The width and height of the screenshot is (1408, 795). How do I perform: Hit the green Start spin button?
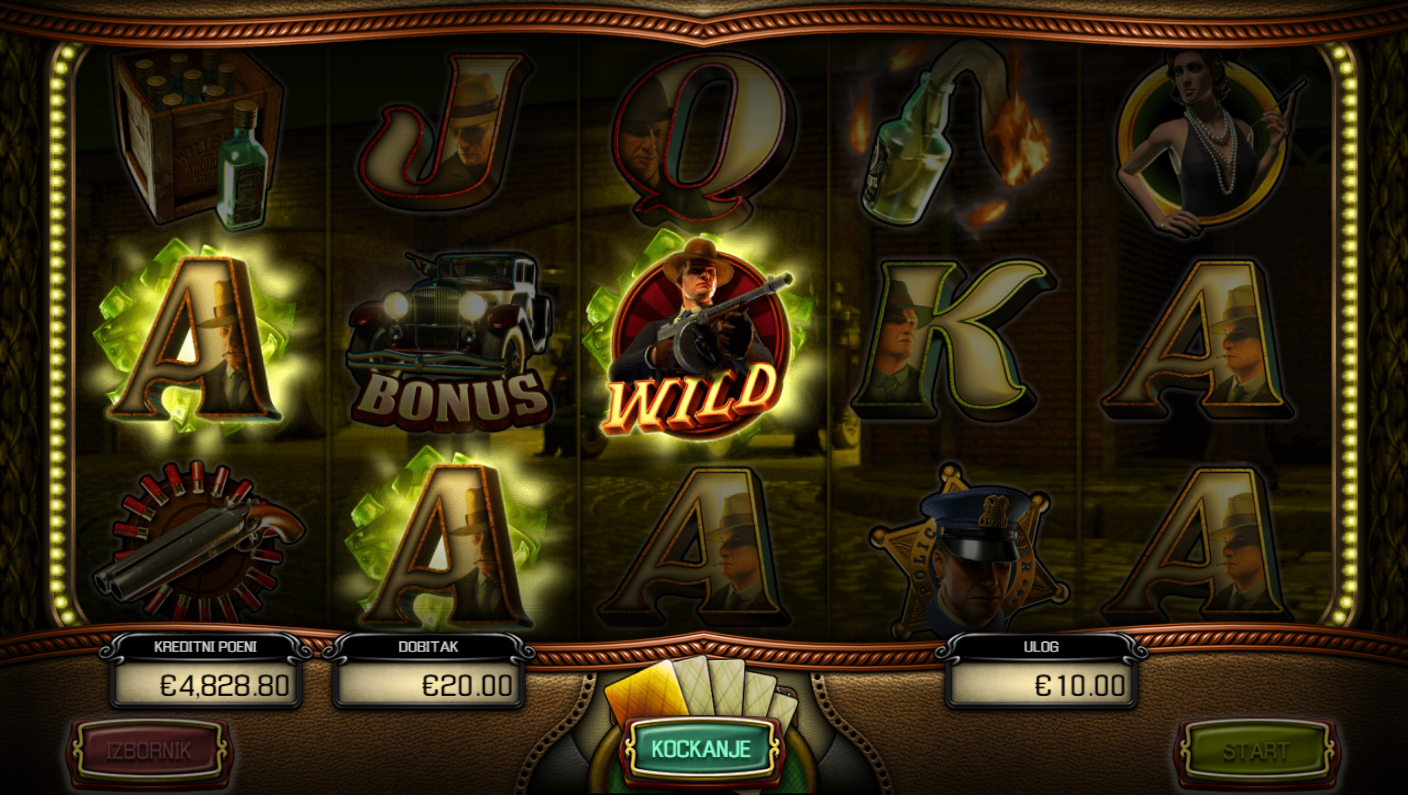click(x=1256, y=751)
